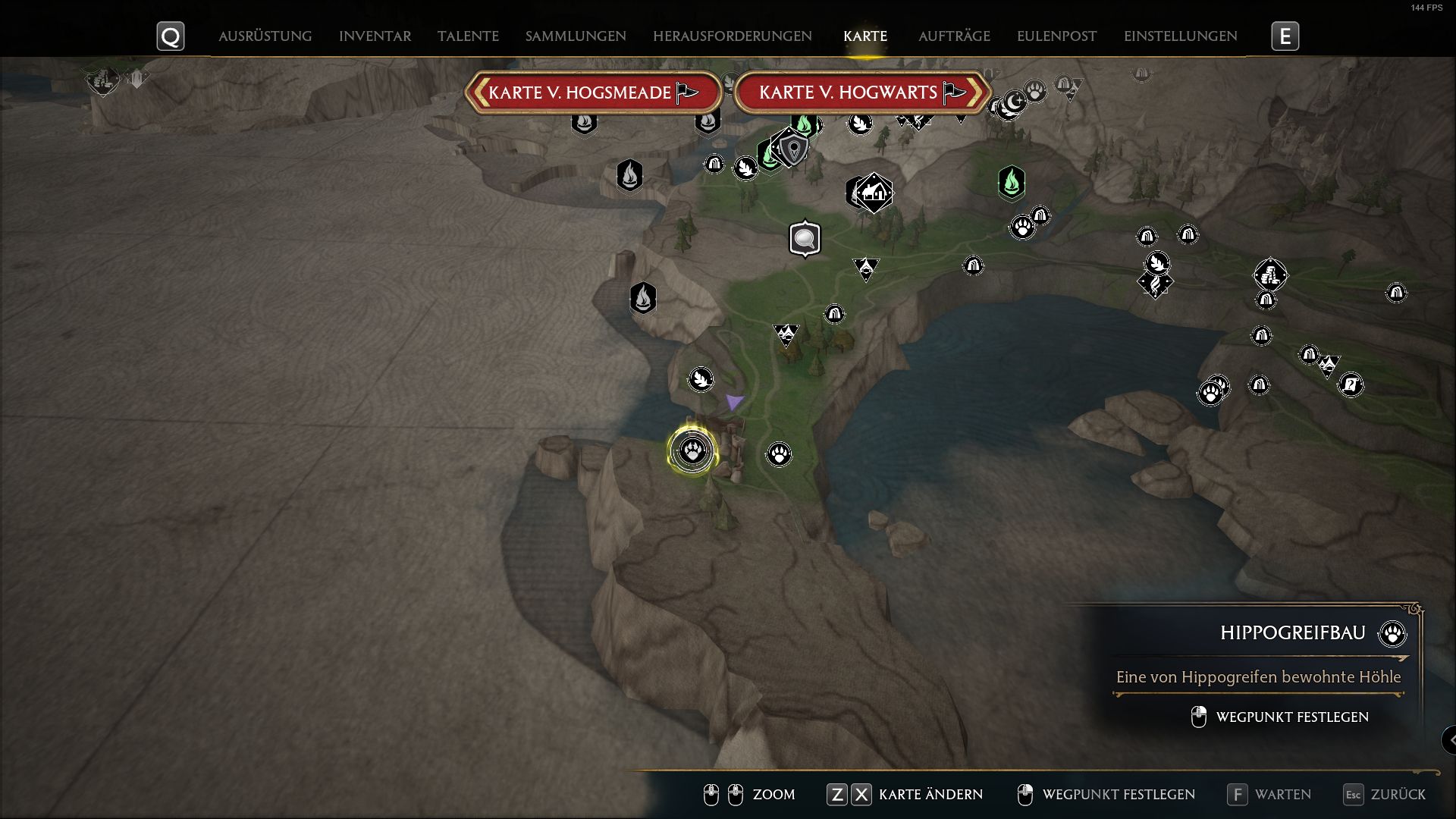Click the mountain peak triangle icon below the hamlet
The width and height of the screenshot is (1456, 819).
(x=865, y=268)
